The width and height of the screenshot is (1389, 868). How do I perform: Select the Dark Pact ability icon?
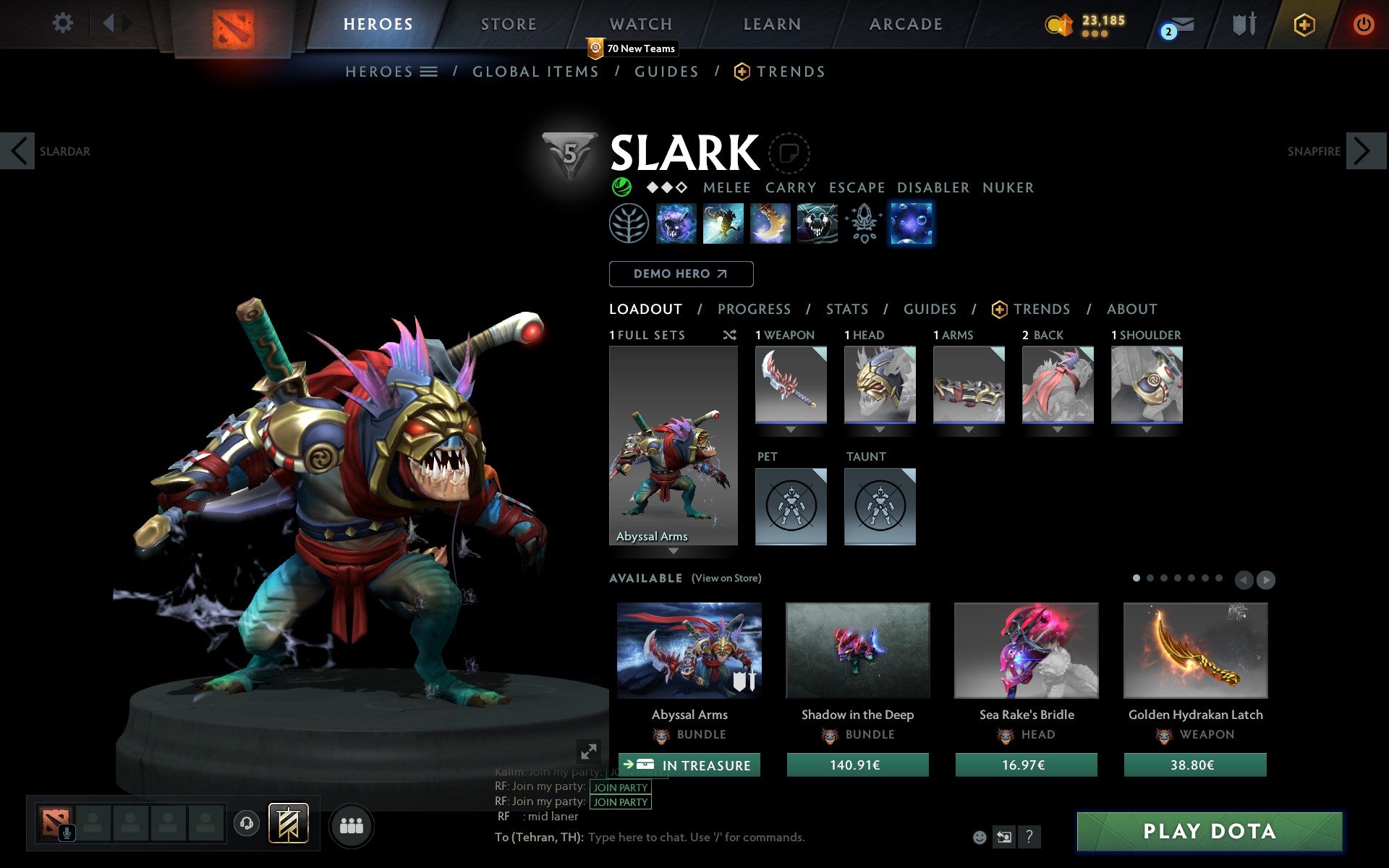point(676,224)
